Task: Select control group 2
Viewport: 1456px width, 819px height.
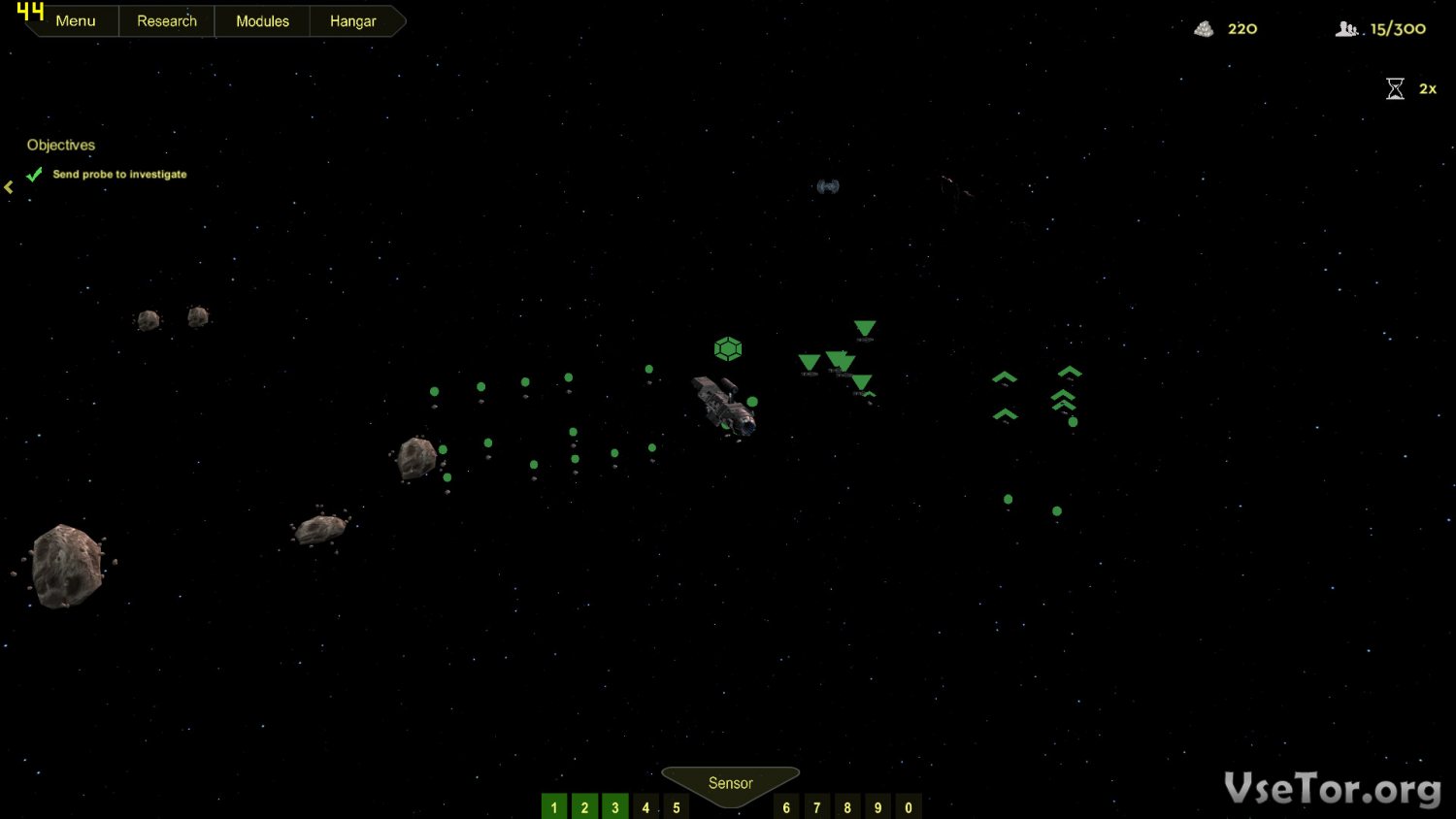Action: [x=584, y=807]
